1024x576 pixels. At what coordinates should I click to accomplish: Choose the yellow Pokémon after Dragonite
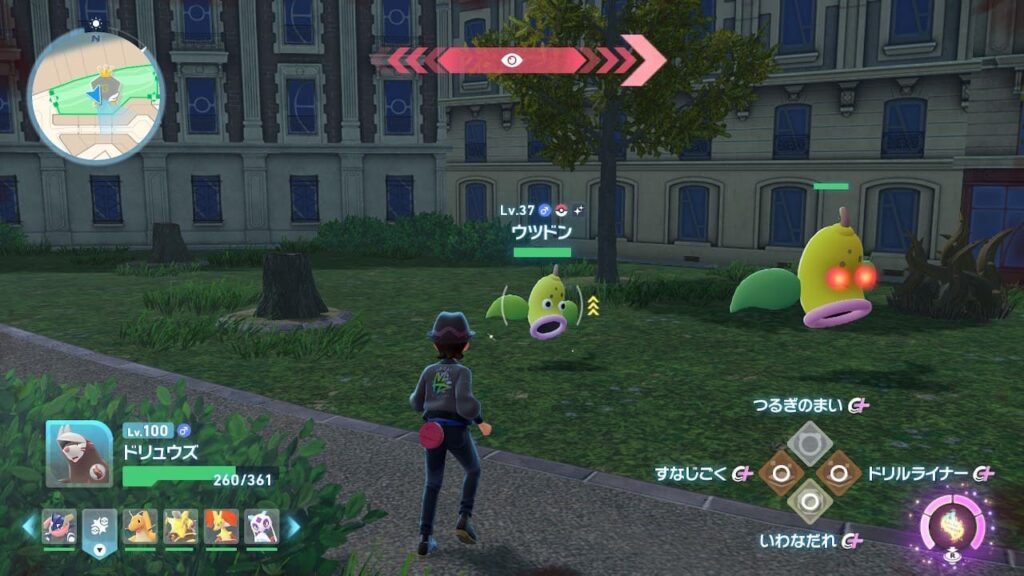coord(181,526)
